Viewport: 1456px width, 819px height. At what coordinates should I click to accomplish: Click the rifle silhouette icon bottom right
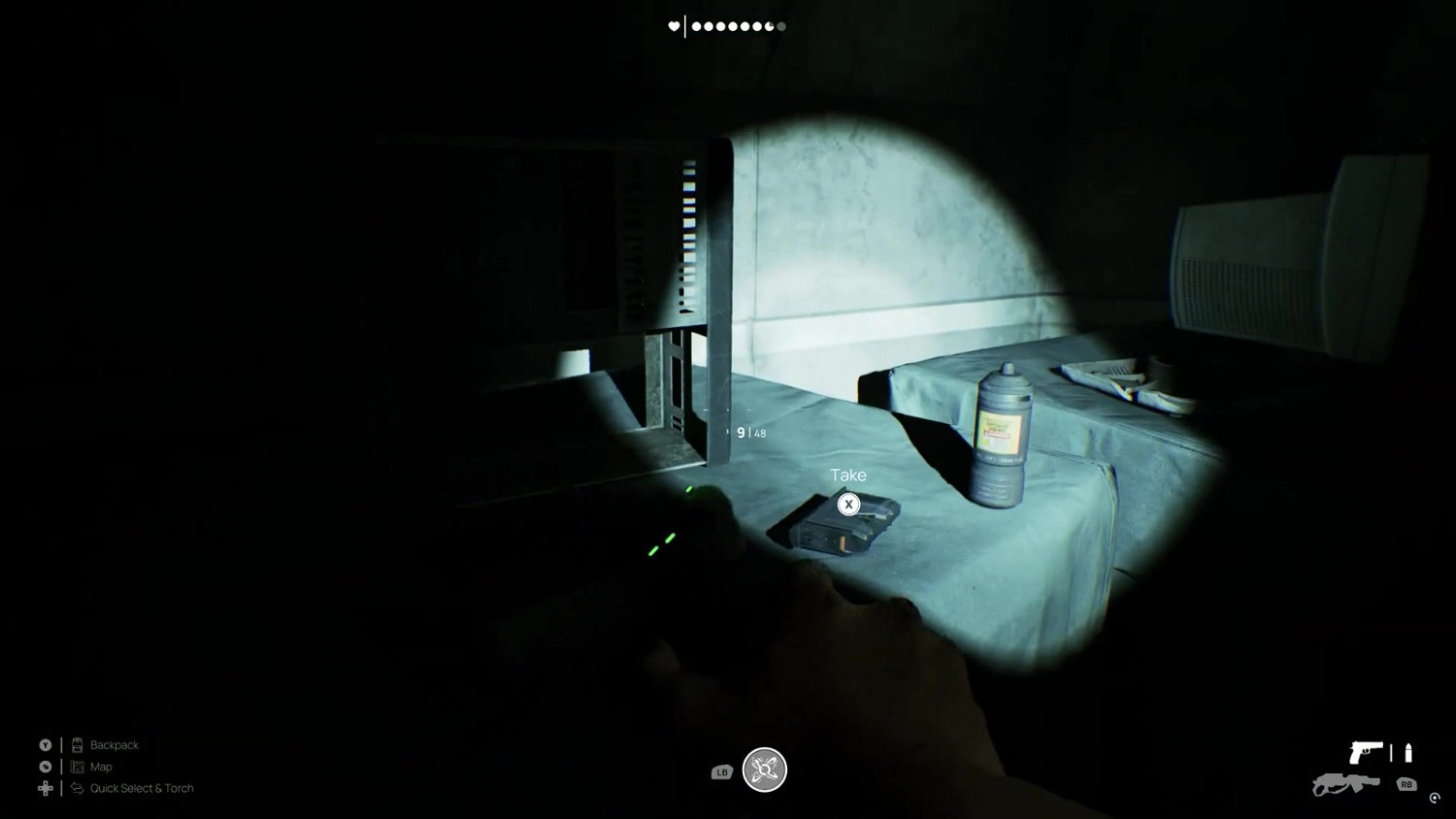(x=1344, y=786)
